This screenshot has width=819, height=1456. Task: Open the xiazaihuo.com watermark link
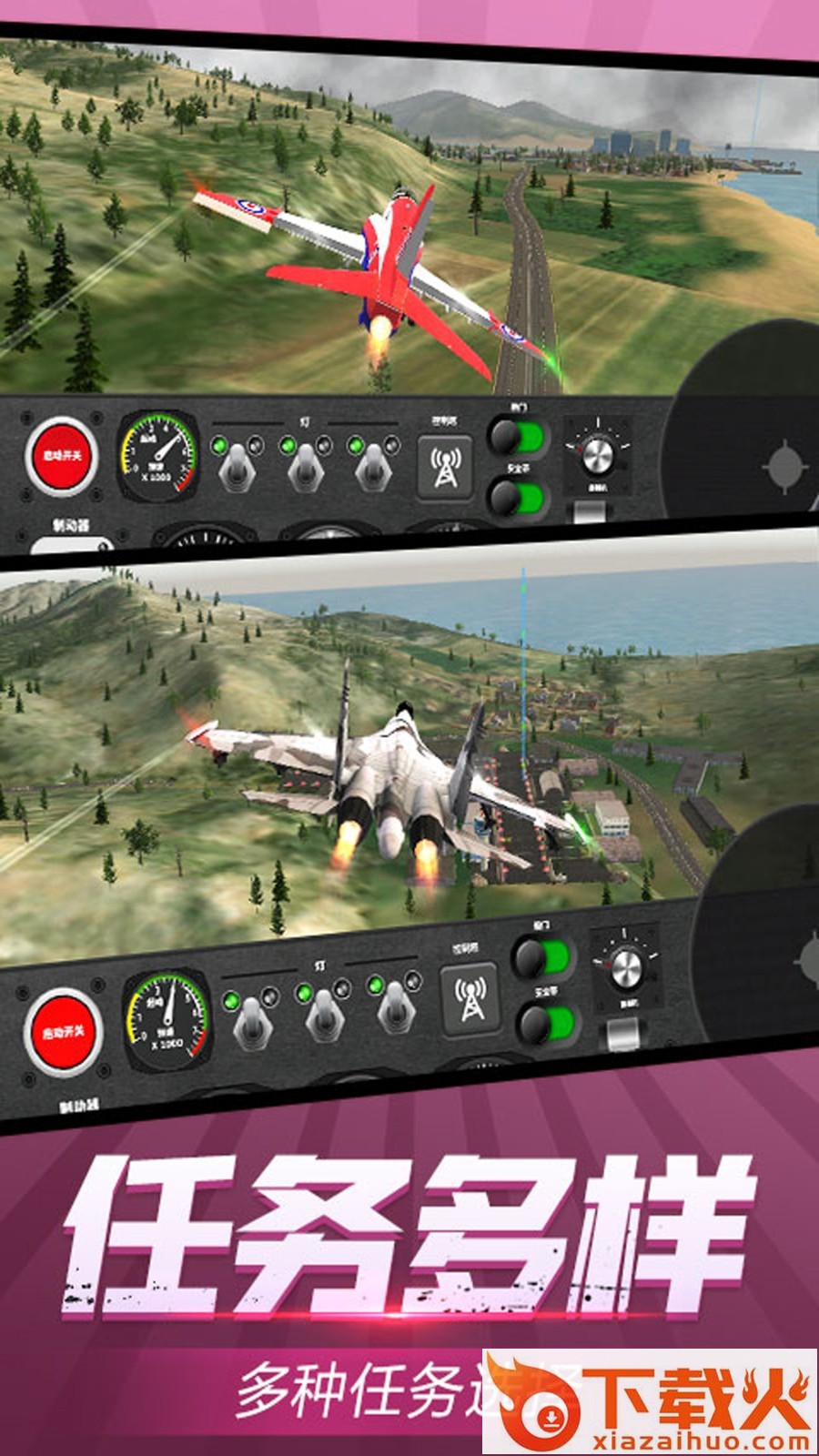(651, 1403)
